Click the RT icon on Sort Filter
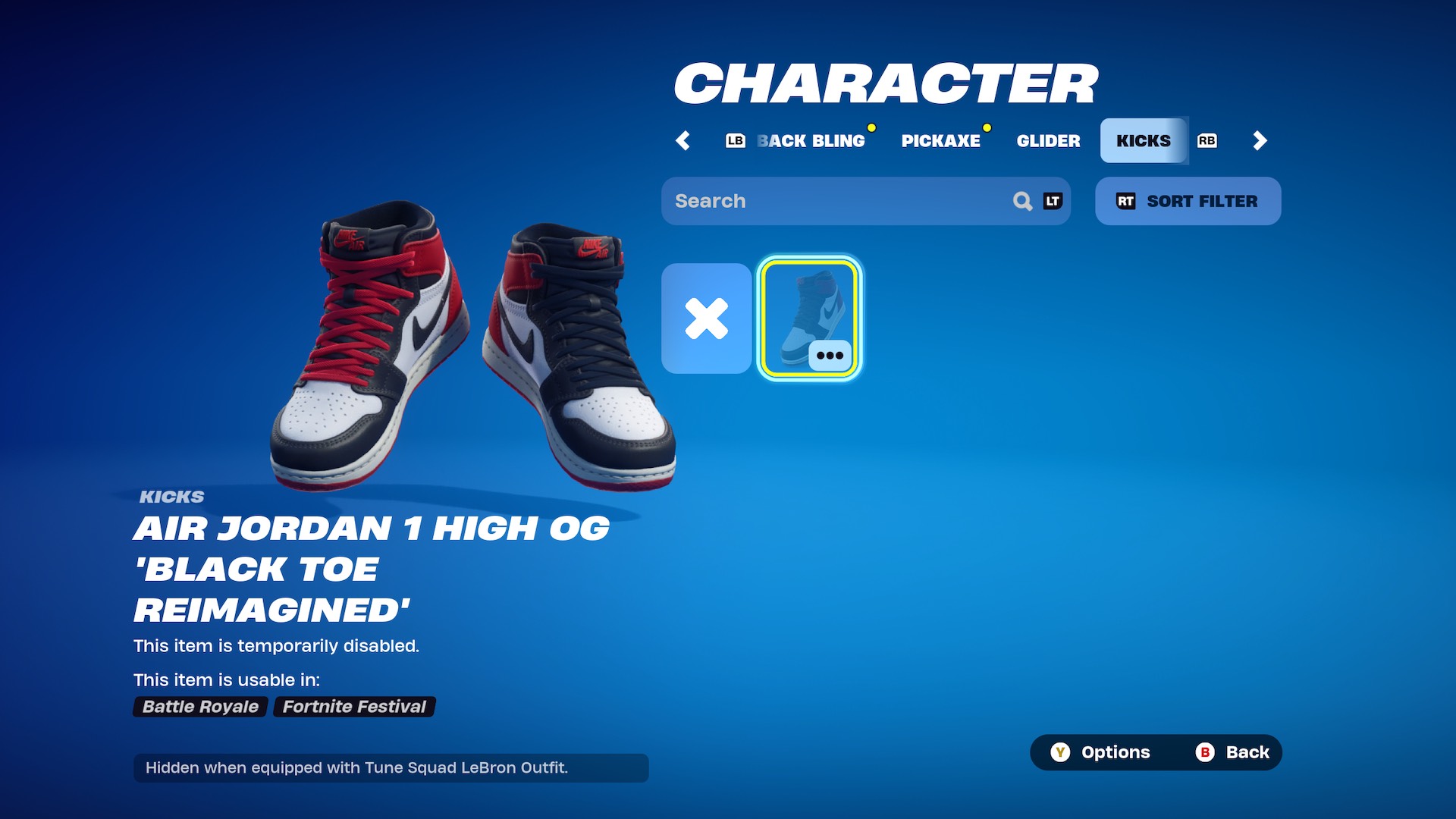1456x819 pixels. click(x=1125, y=201)
